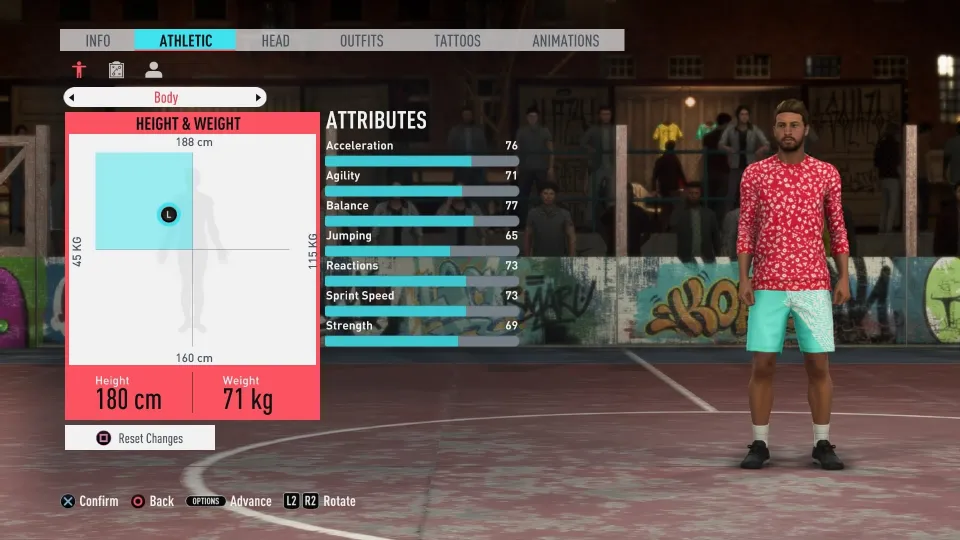The width and height of the screenshot is (960, 540).
Task: Click the height and weight grid marker
Action: [168, 214]
